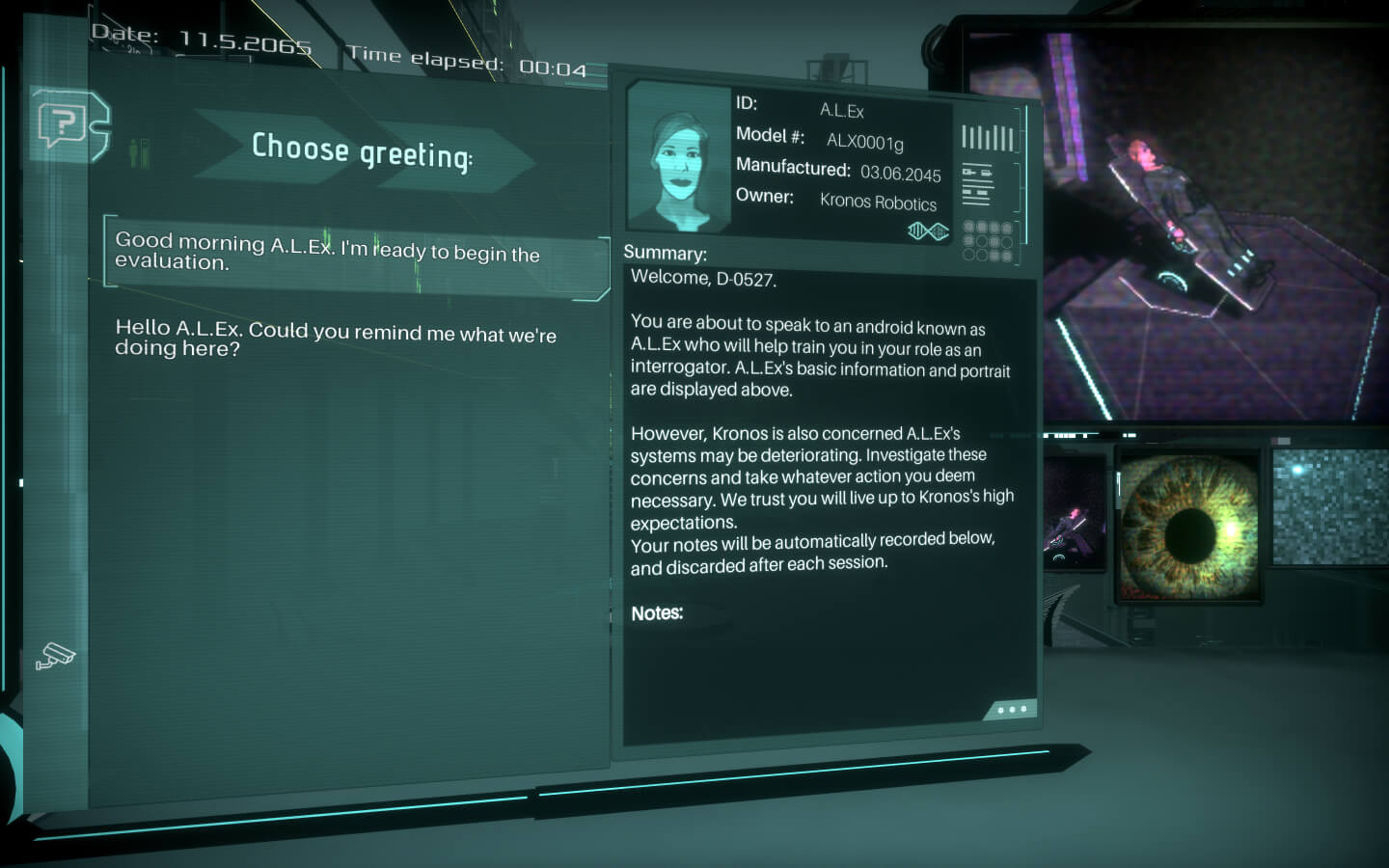This screenshot has height=868, width=1389.
Task: Open the large overhead camera feed
Action: pos(1175,227)
